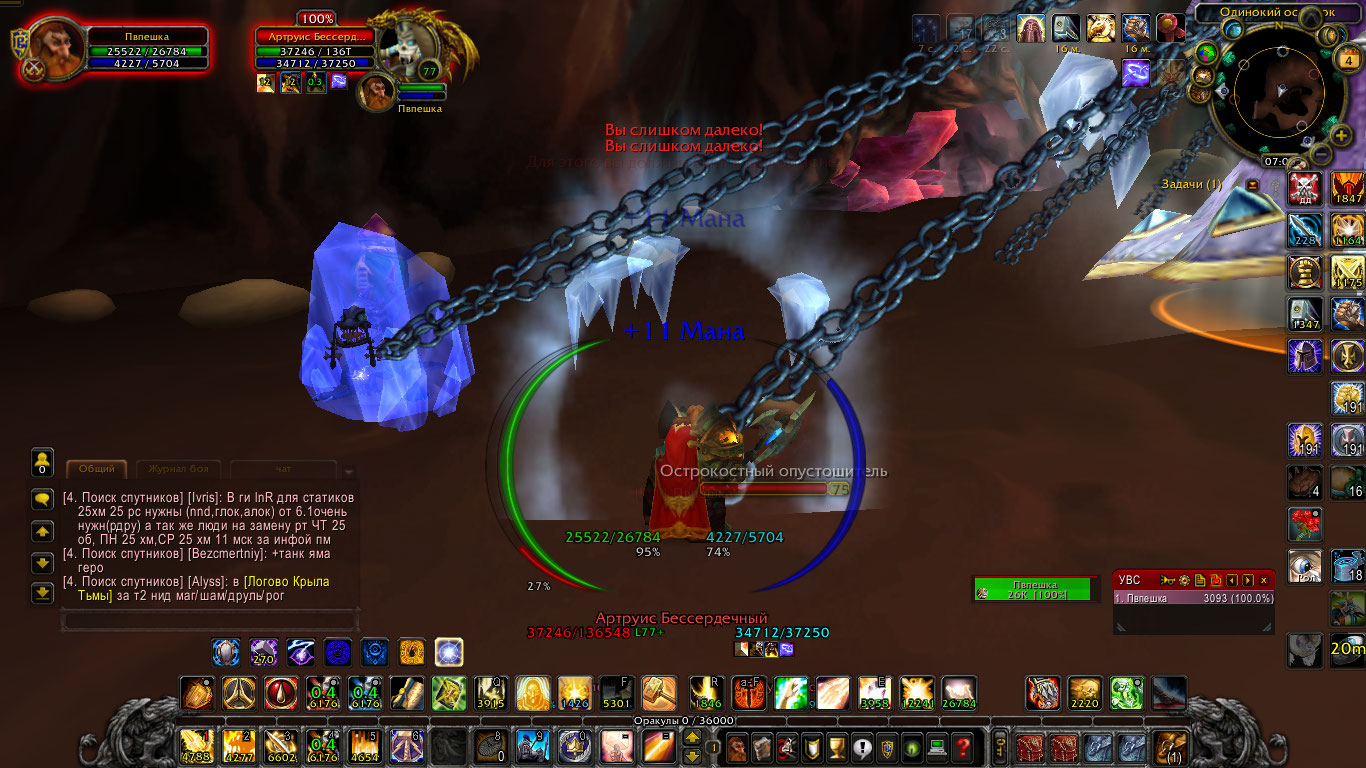
Task: Open the chat menu speech bubble button
Action: click(x=42, y=498)
